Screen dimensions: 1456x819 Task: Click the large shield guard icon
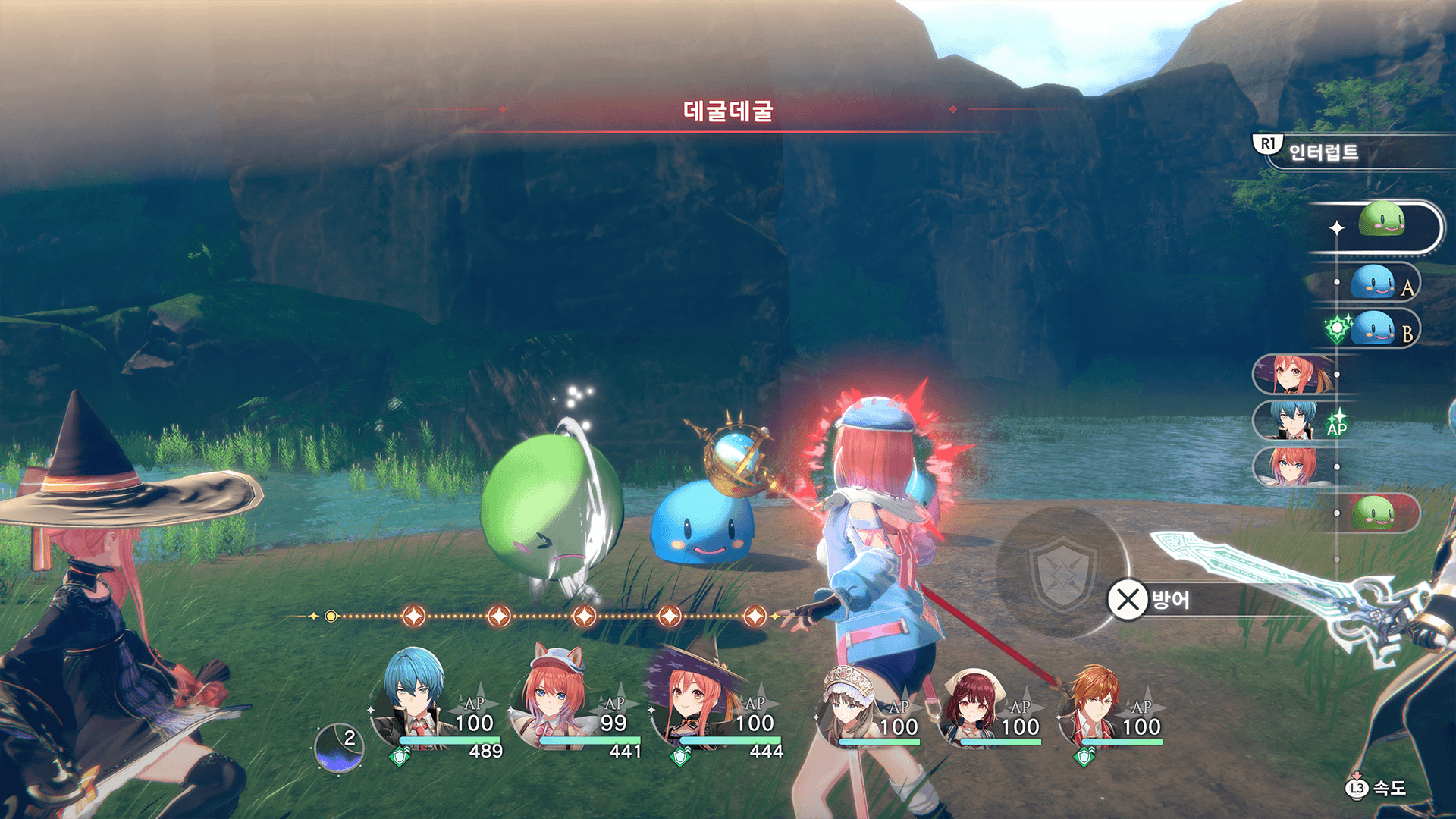(1062, 573)
